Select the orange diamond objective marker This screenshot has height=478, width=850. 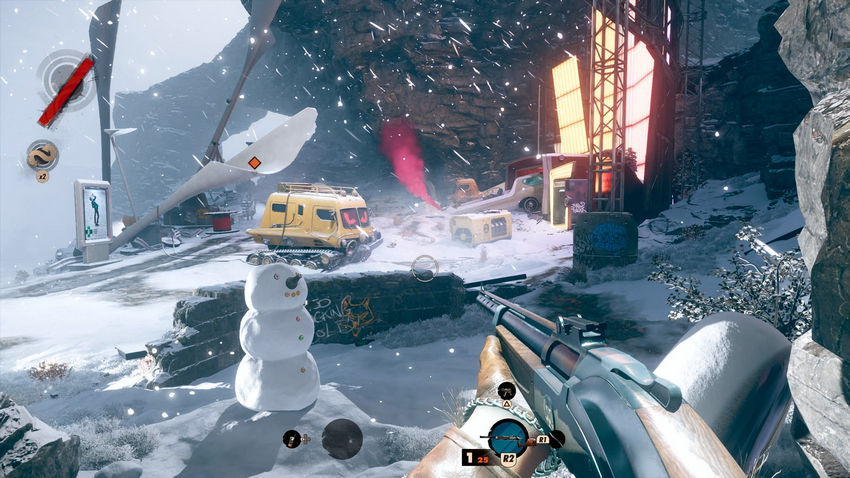pyautogui.click(x=254, y=162)
